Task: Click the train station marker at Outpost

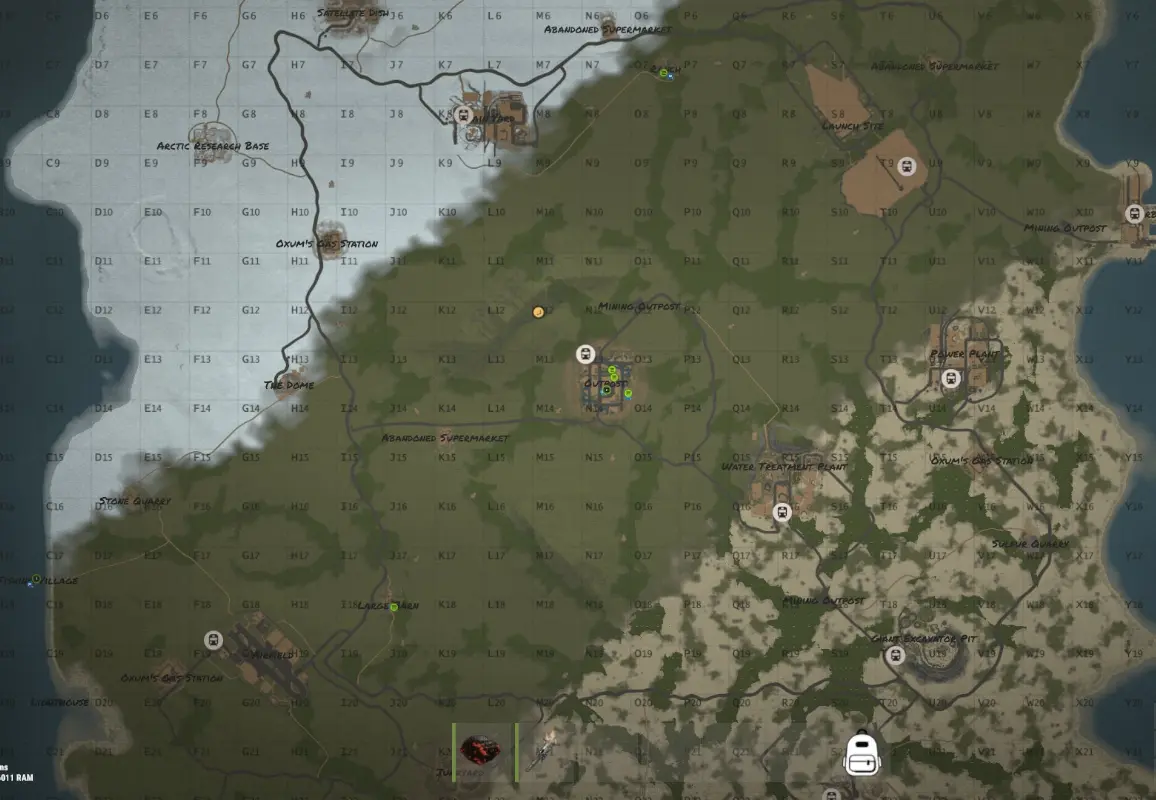Action: click(585, 354)
